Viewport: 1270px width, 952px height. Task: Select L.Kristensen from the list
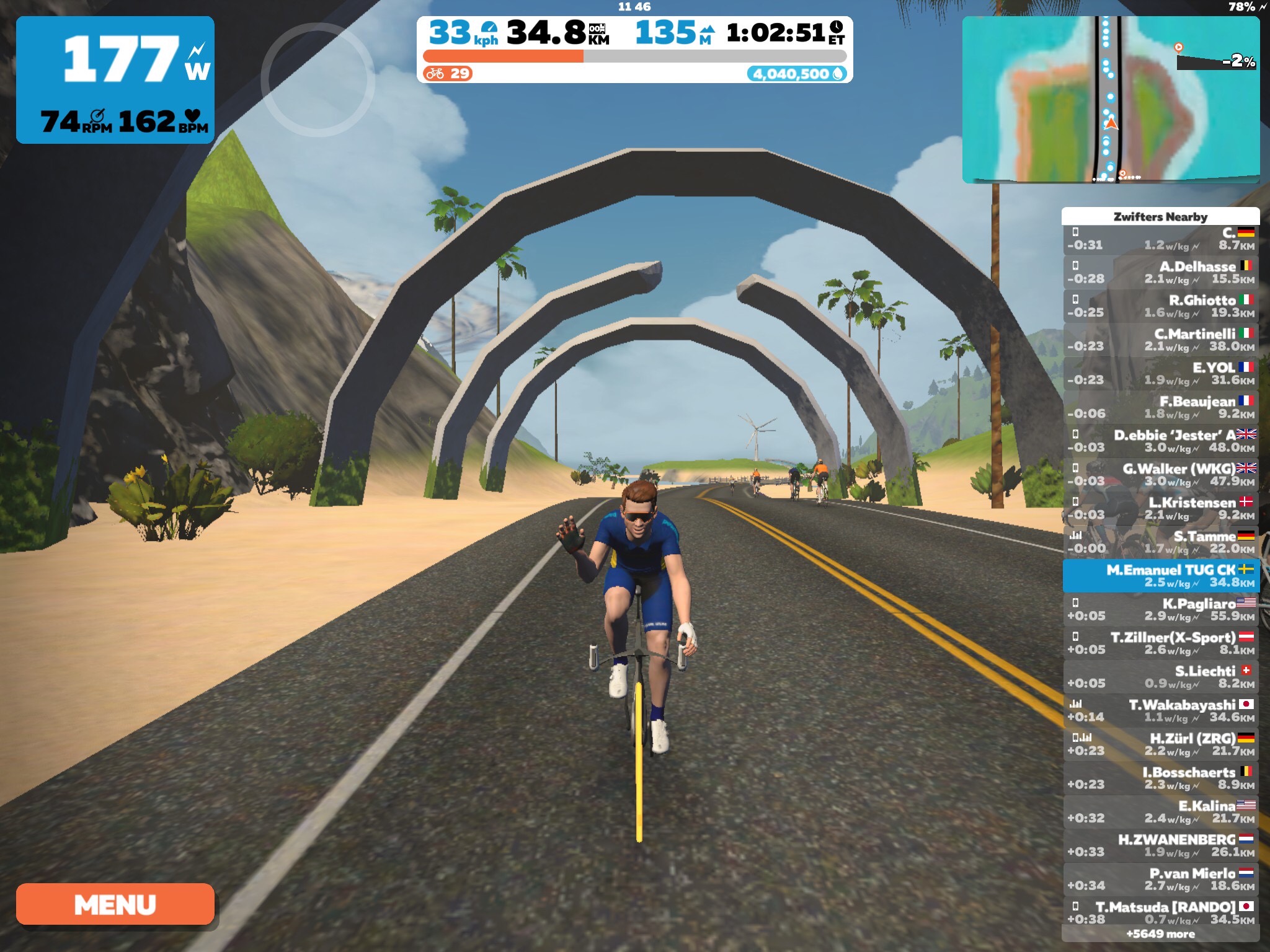click(x=1160, y=509)
